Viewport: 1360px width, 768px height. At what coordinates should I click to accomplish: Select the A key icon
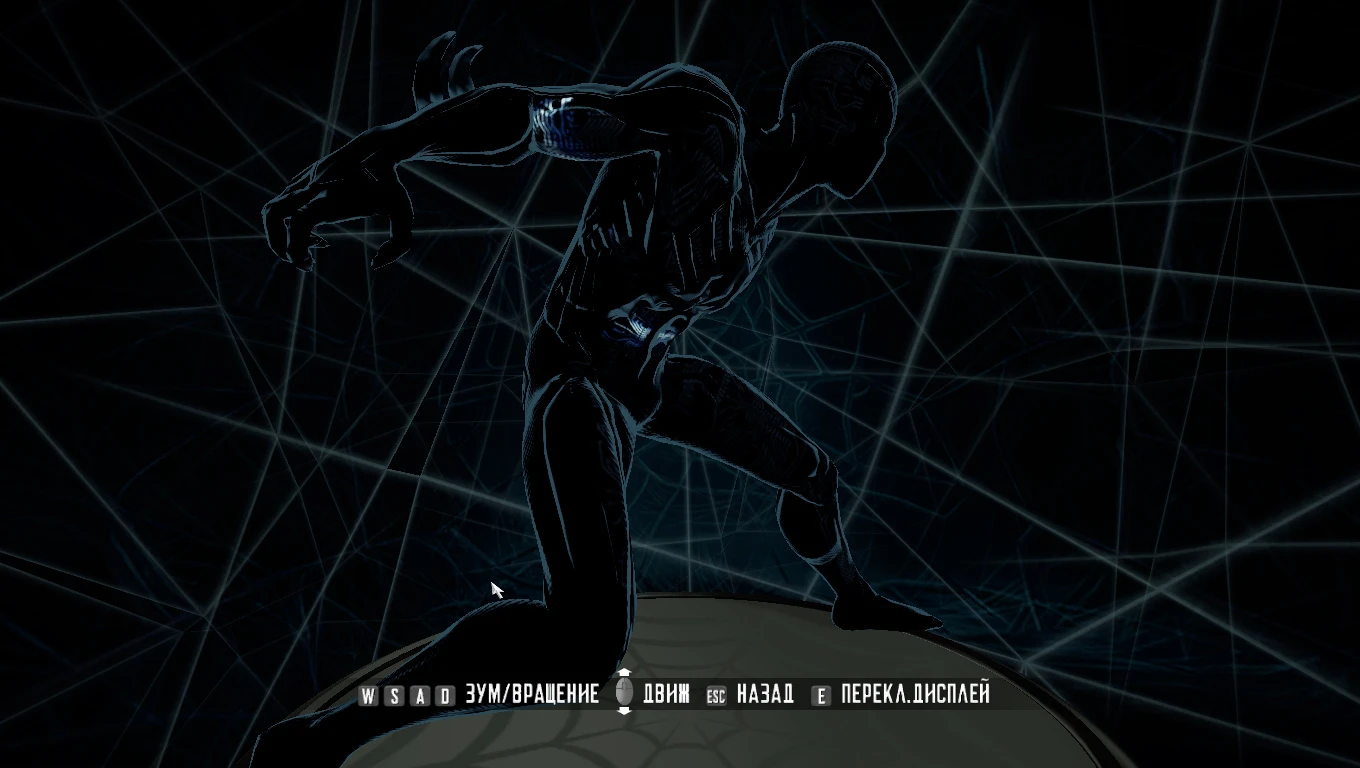pos(422,694)
